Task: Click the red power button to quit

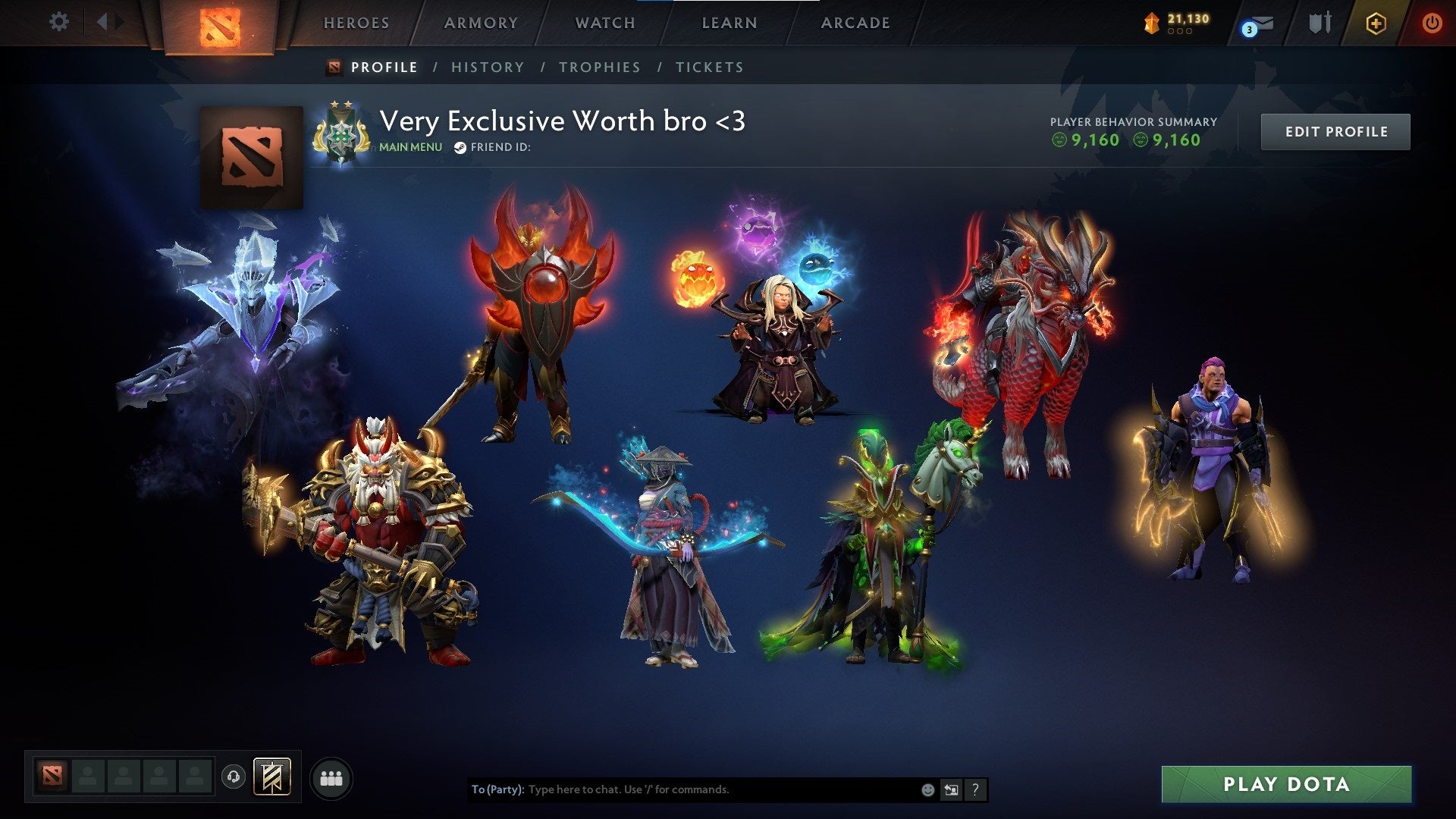Action: coord(1433,23)
